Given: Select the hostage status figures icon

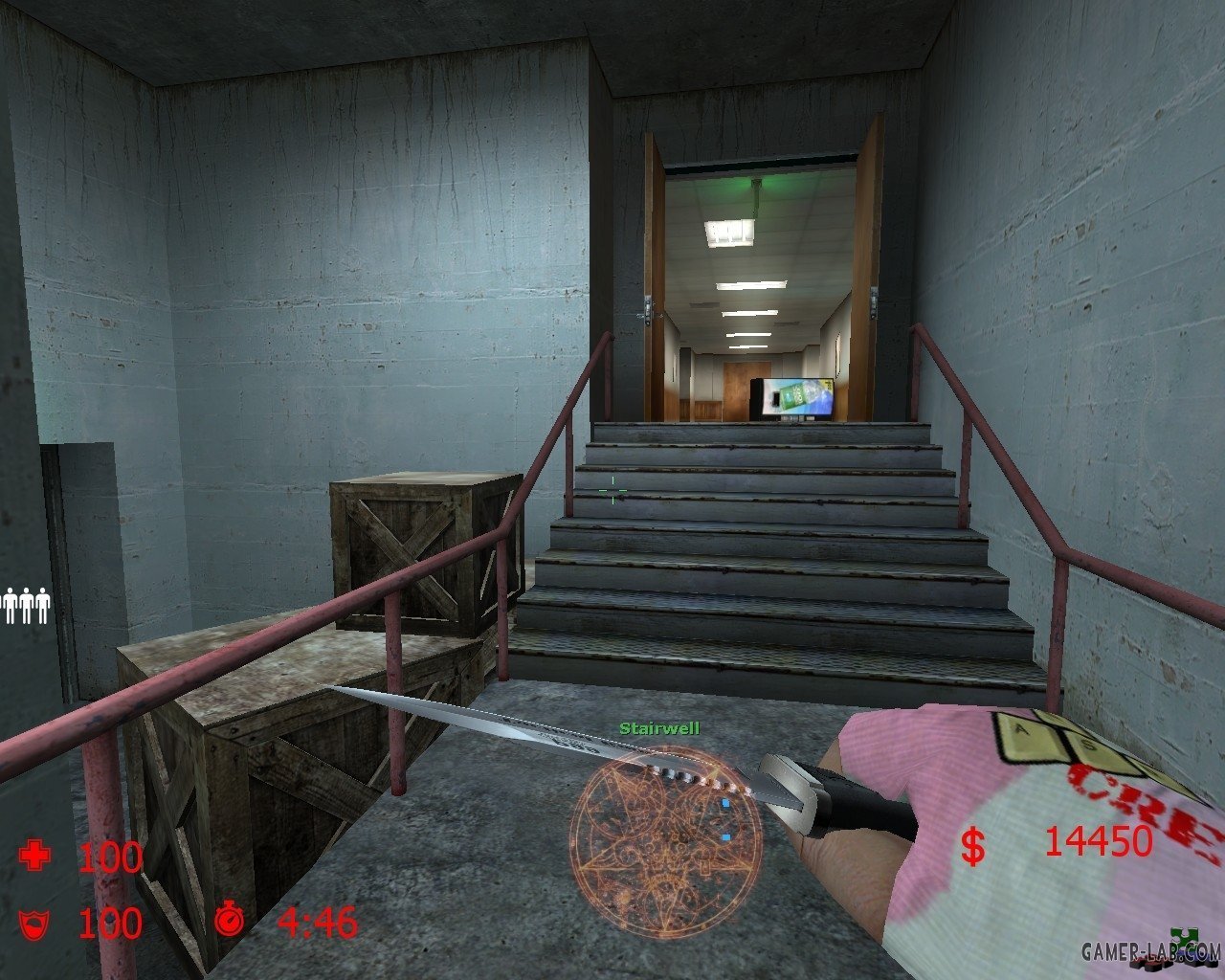Looking at the screenshot, I should [25, 606].
